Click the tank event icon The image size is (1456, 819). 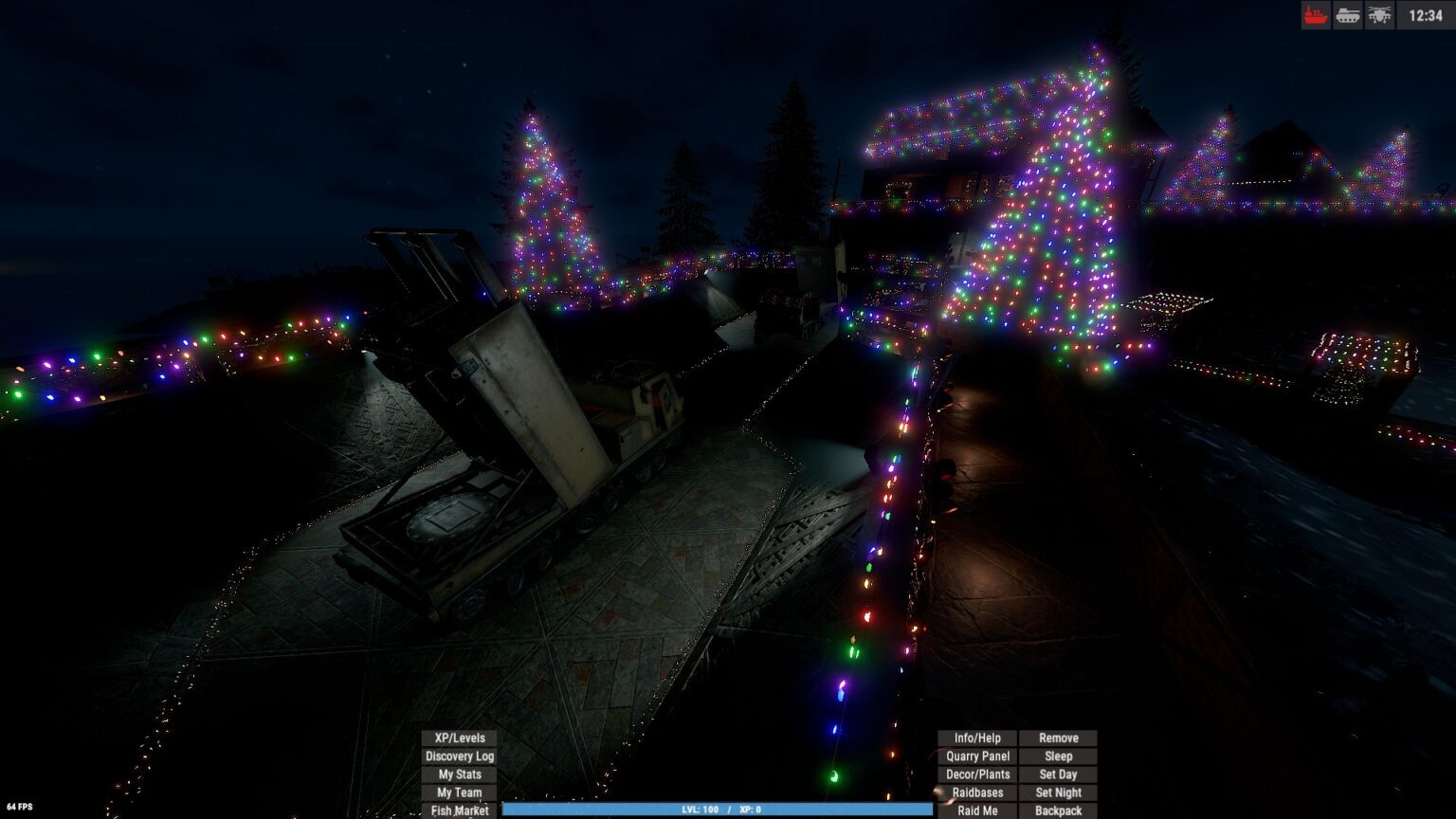(x=1348, y=15)
